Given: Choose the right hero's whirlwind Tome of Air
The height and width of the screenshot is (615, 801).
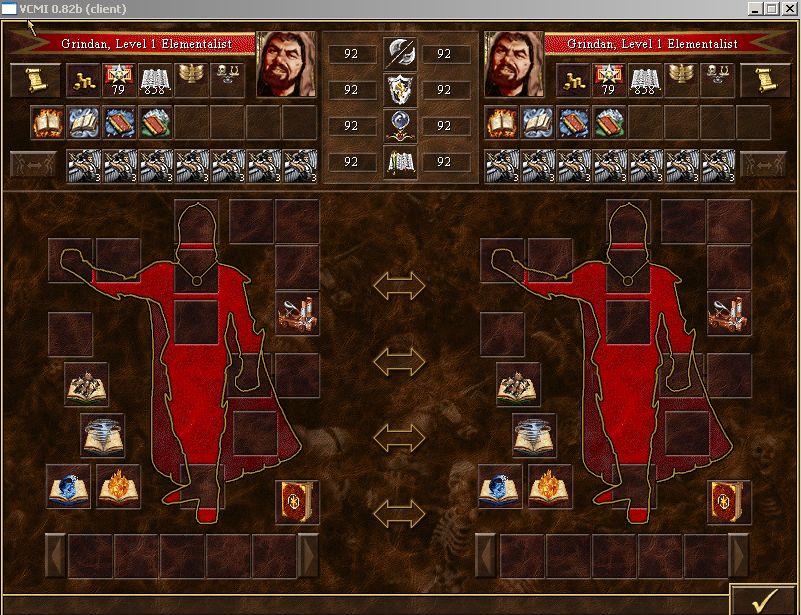Looking at the screenshot, I should point(534,436).
